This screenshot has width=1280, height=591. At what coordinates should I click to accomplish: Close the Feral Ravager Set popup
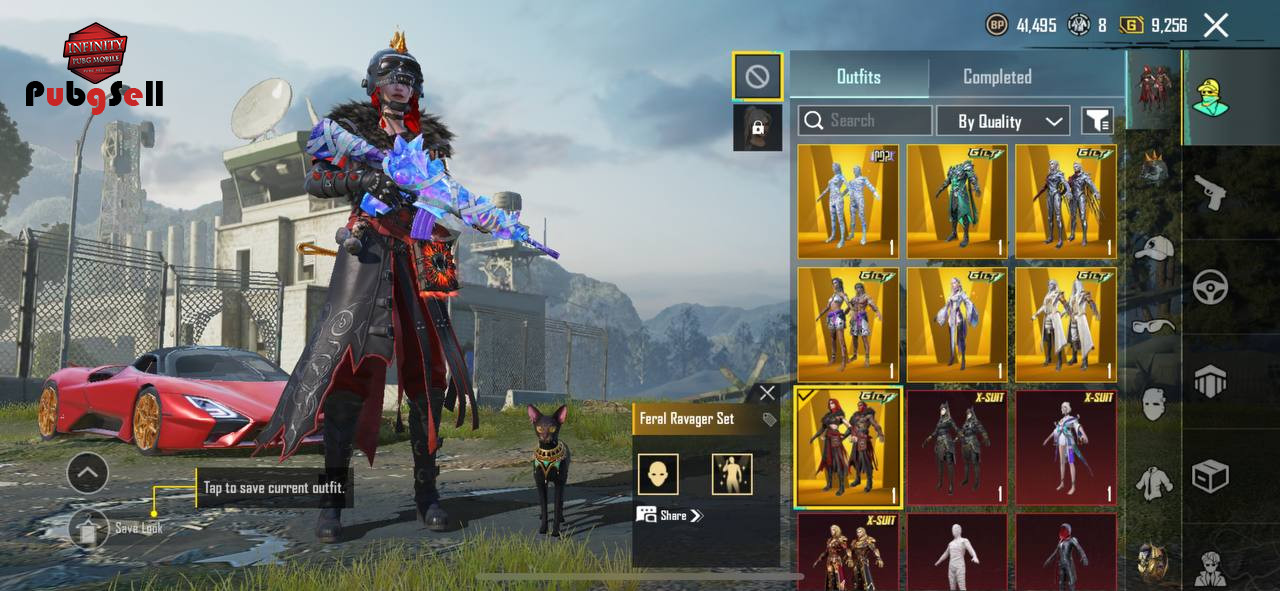click(767, 393)
